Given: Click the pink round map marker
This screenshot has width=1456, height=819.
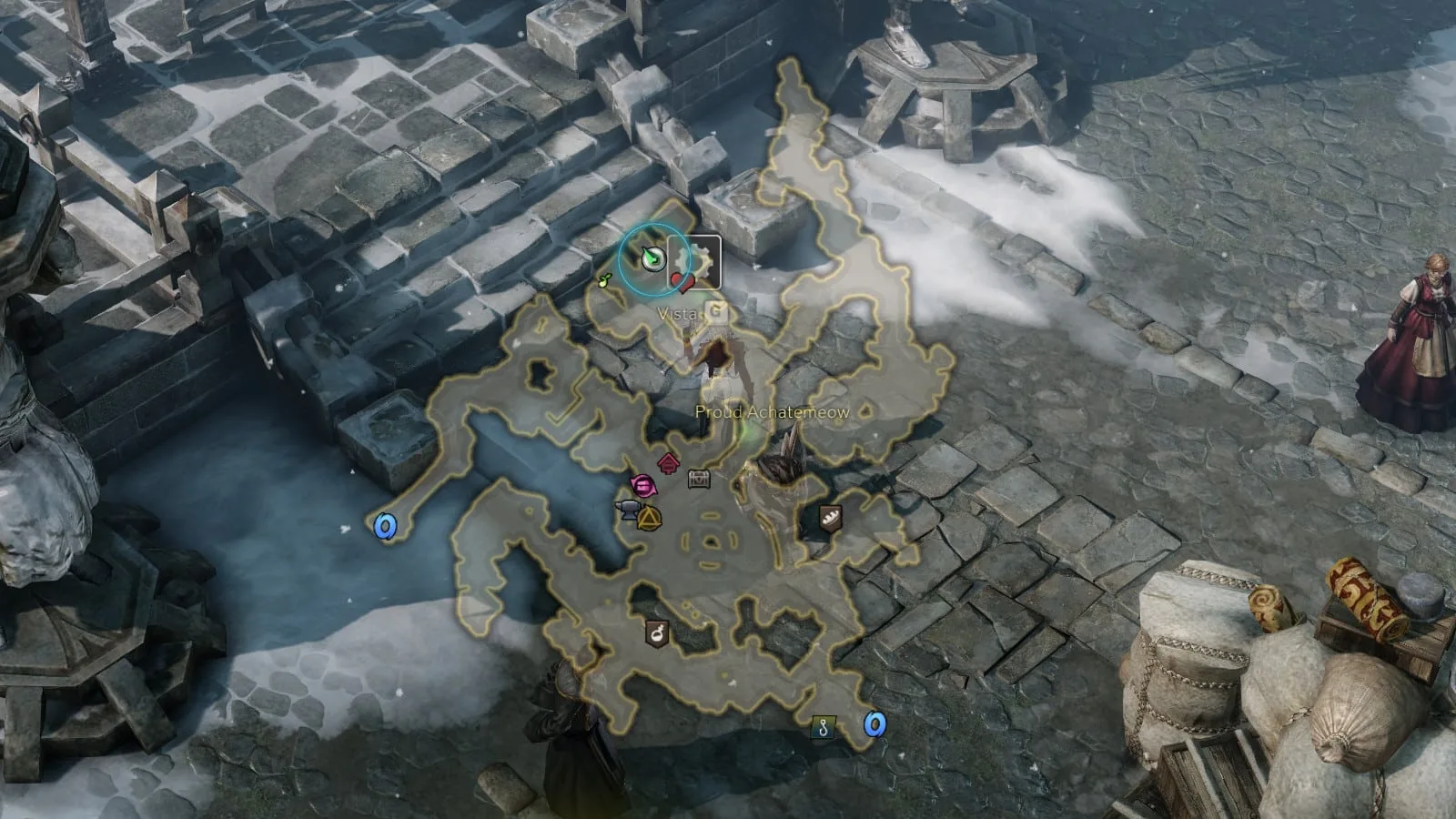Looking at the screenshot, I should click(643, 486).
